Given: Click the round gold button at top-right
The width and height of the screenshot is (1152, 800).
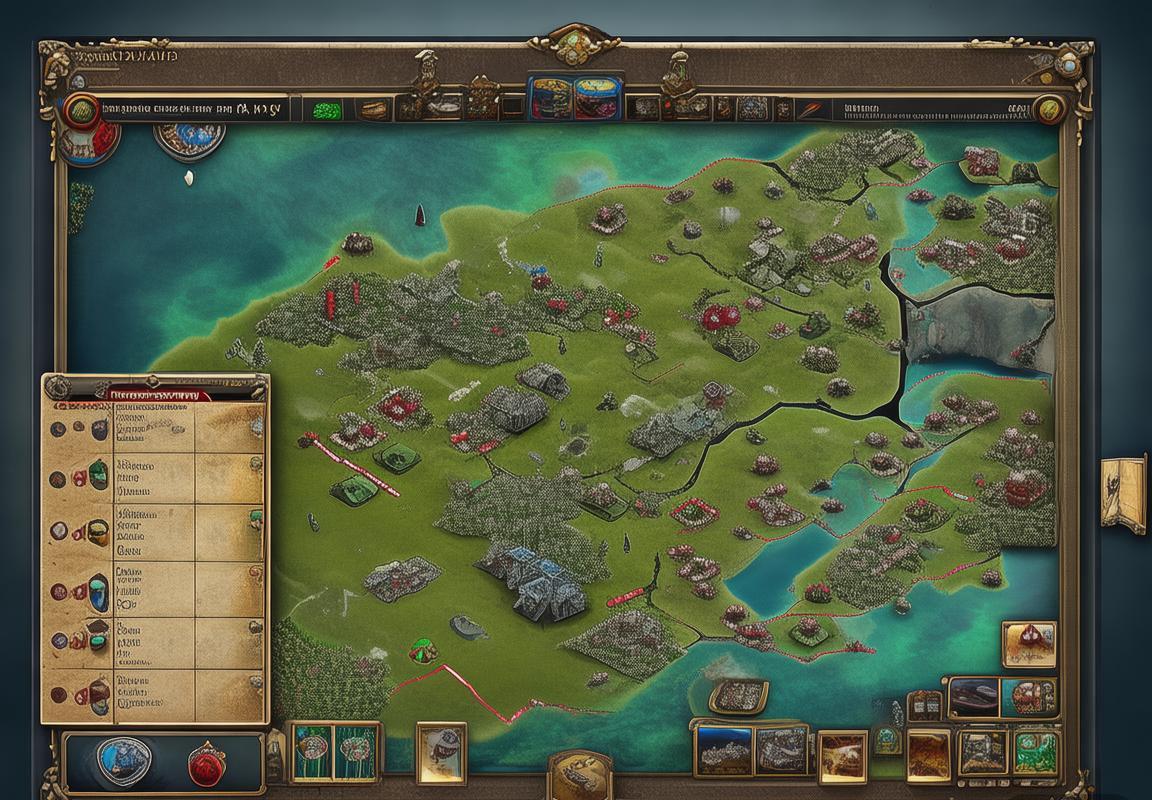Looking at the screenshot, I should (x=1048, y=110).
